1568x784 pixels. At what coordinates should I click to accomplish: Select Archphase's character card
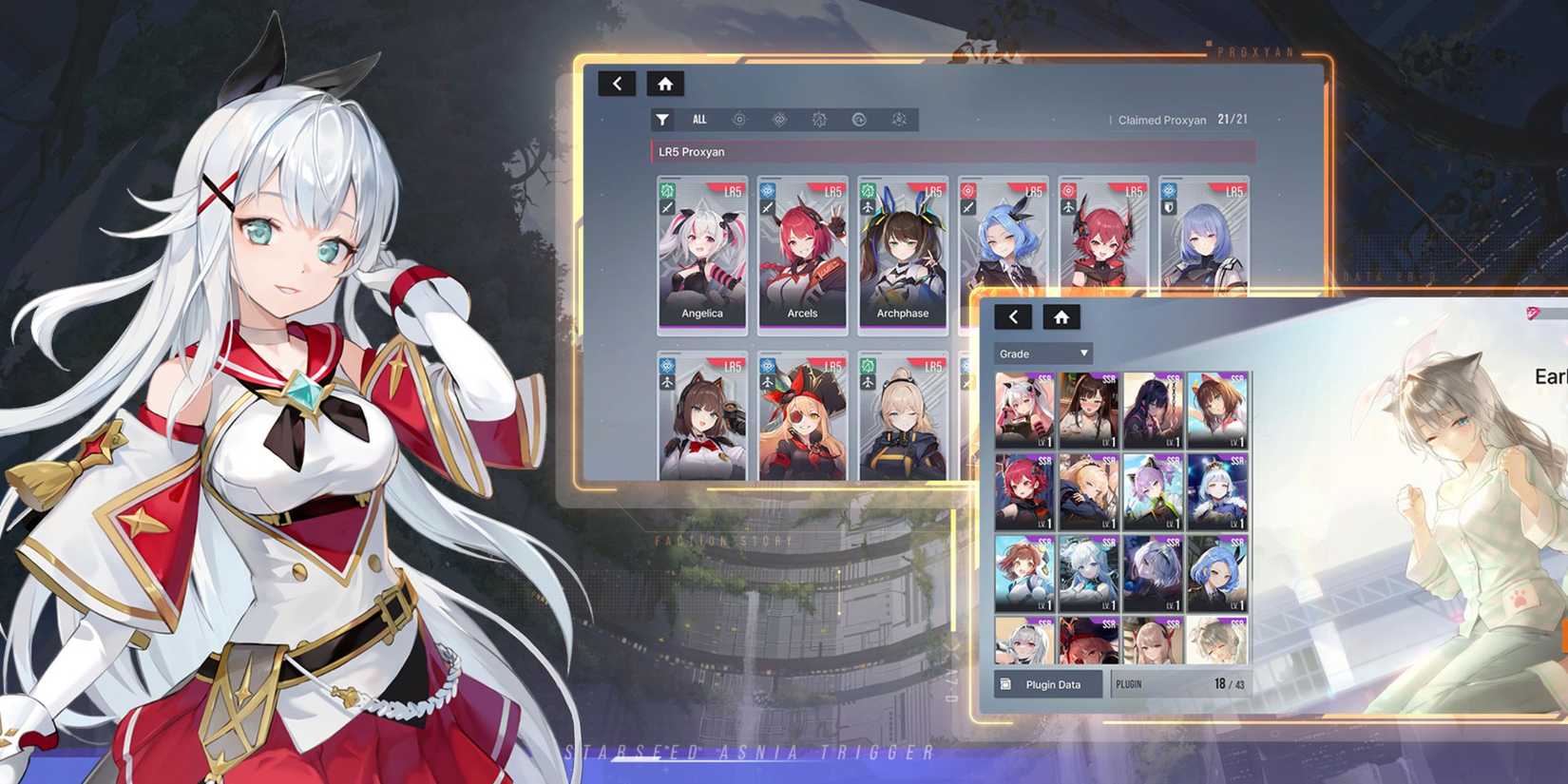pos(900,252)
